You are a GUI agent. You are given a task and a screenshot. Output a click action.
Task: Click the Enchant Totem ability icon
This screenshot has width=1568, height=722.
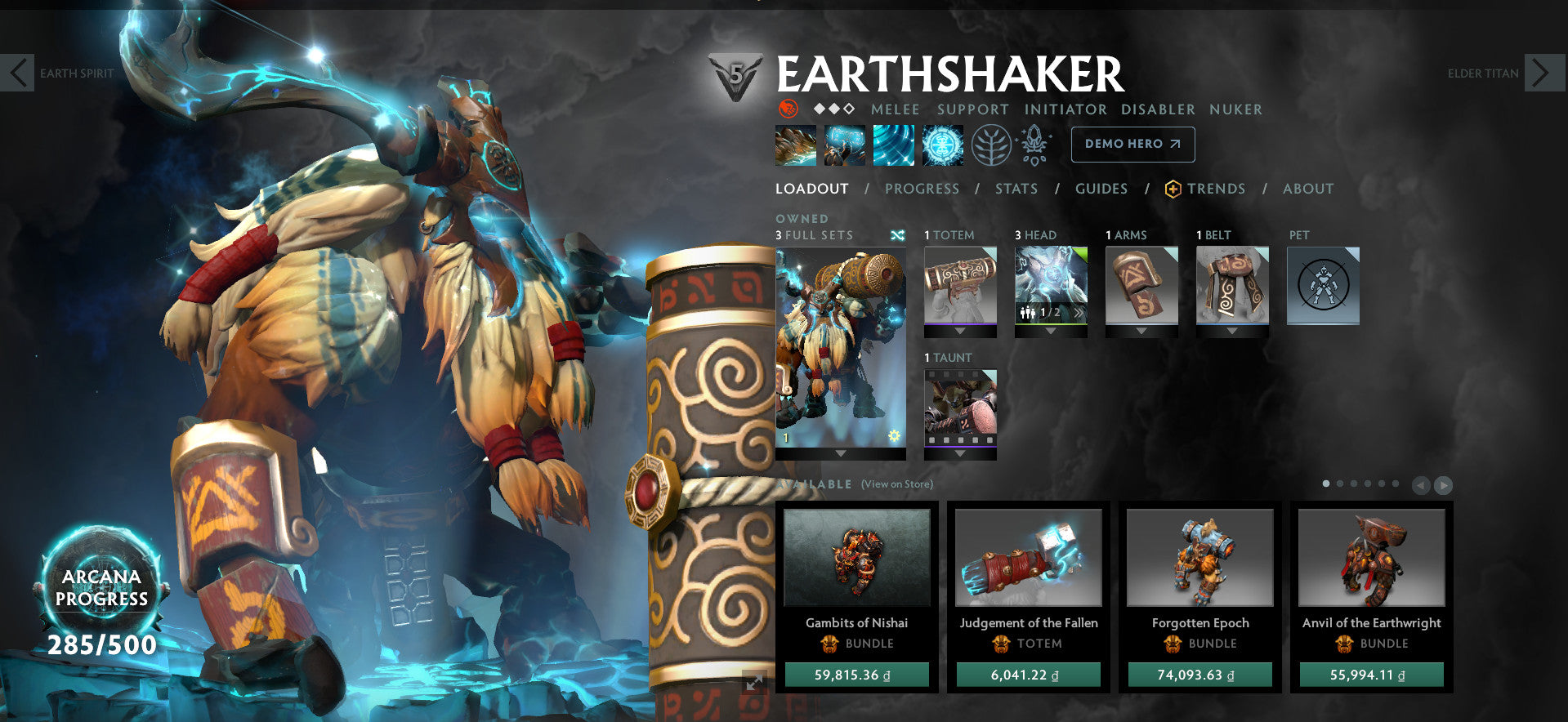point(844,145)
